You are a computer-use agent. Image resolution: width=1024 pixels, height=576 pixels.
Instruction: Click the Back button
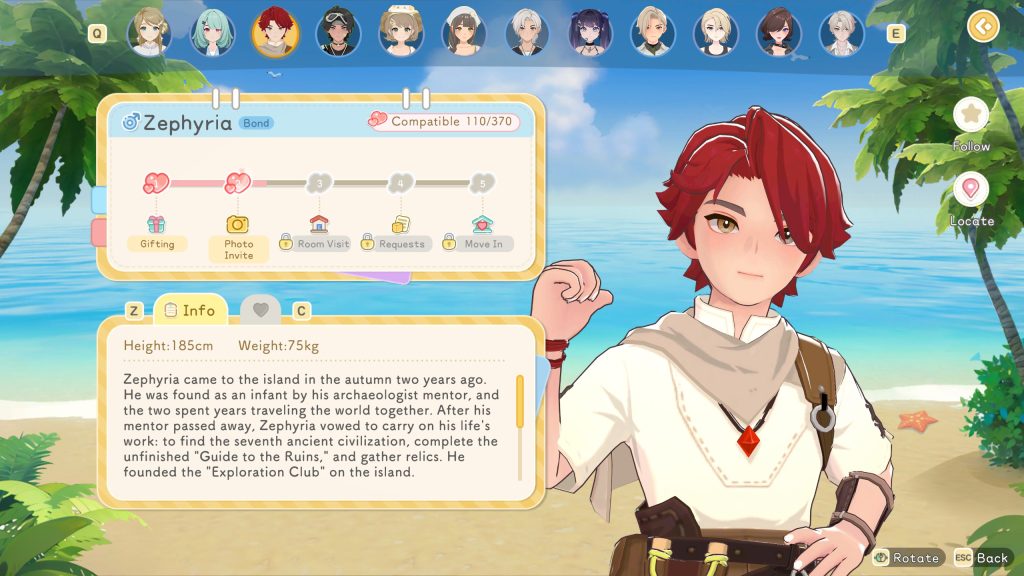tap(981, 557)
